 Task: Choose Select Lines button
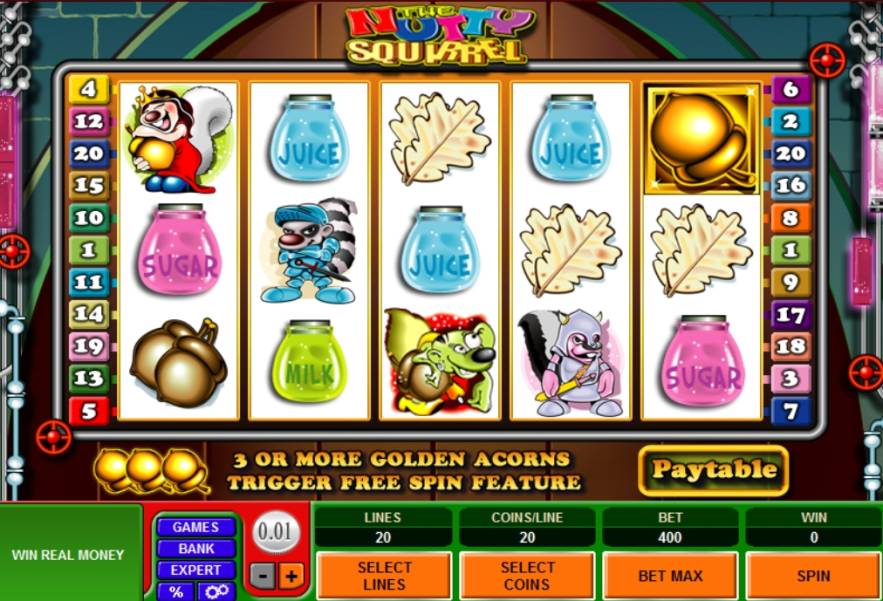coord(384,575)
